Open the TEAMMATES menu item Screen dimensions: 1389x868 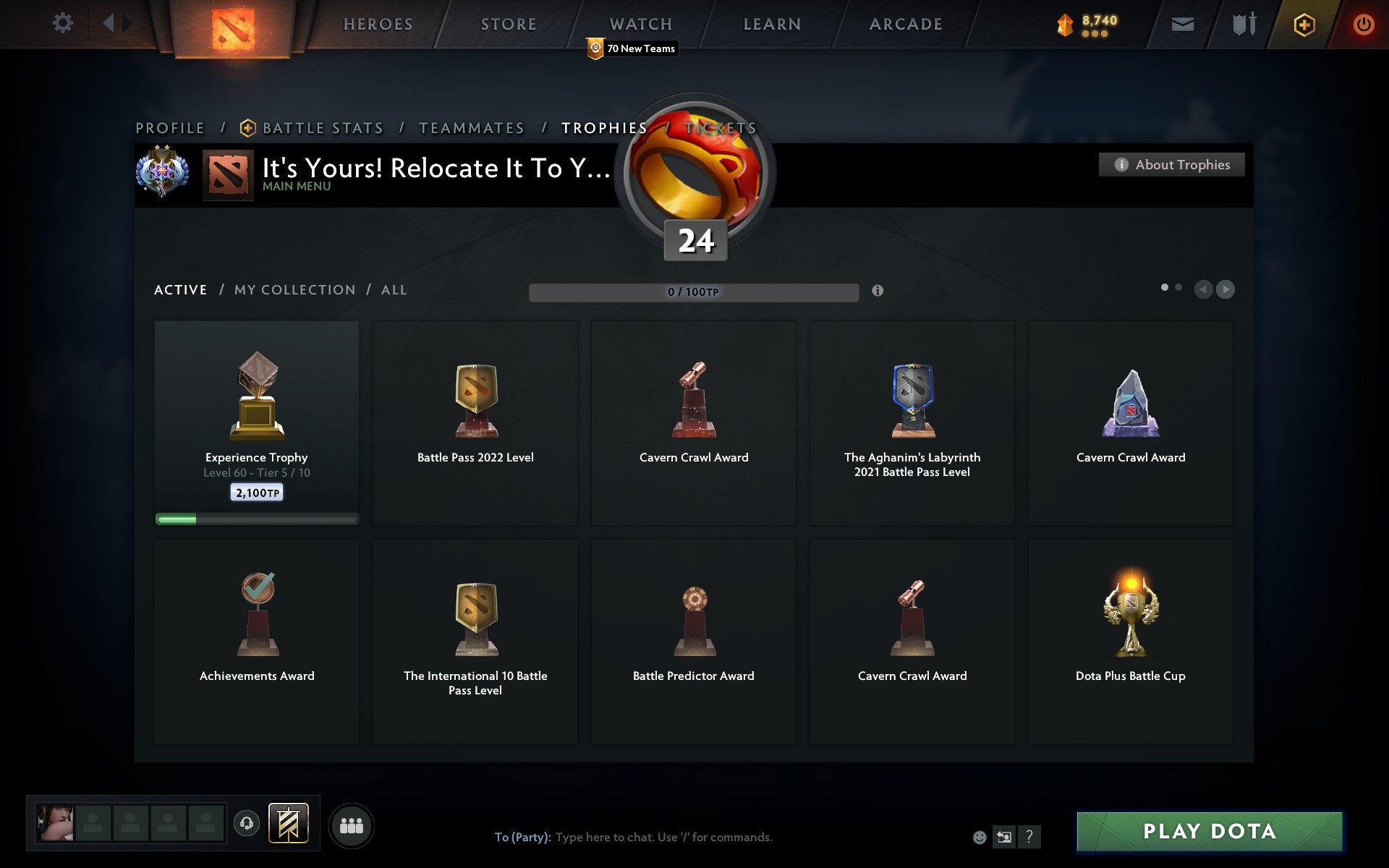coord(471,127)
